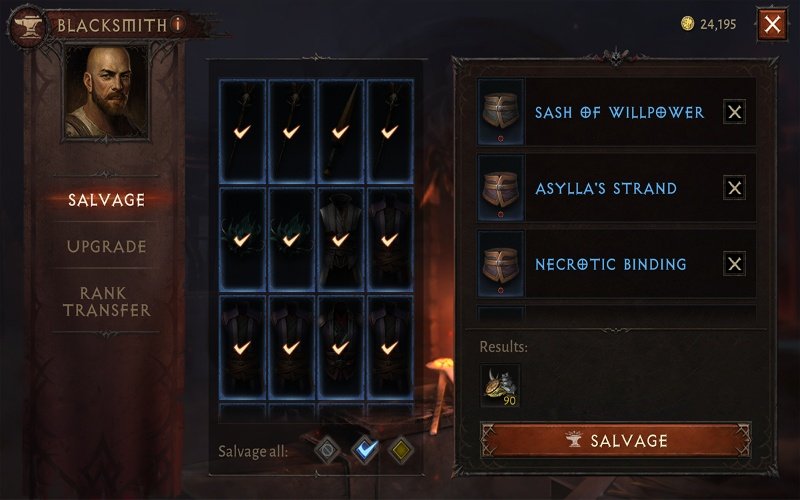800x500 pixels.
Task: Close the Blacksmith window
Action: tap(772, 24)
